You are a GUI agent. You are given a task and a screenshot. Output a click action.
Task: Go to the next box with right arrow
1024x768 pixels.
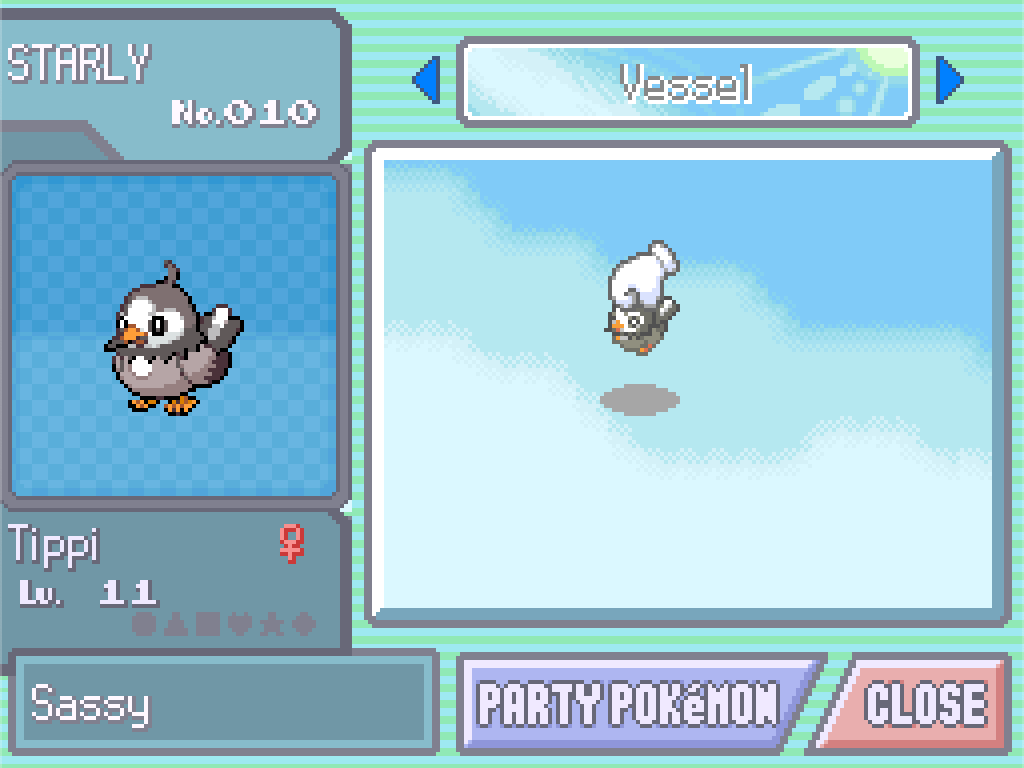pyautogui.click(x=948, y=80)
